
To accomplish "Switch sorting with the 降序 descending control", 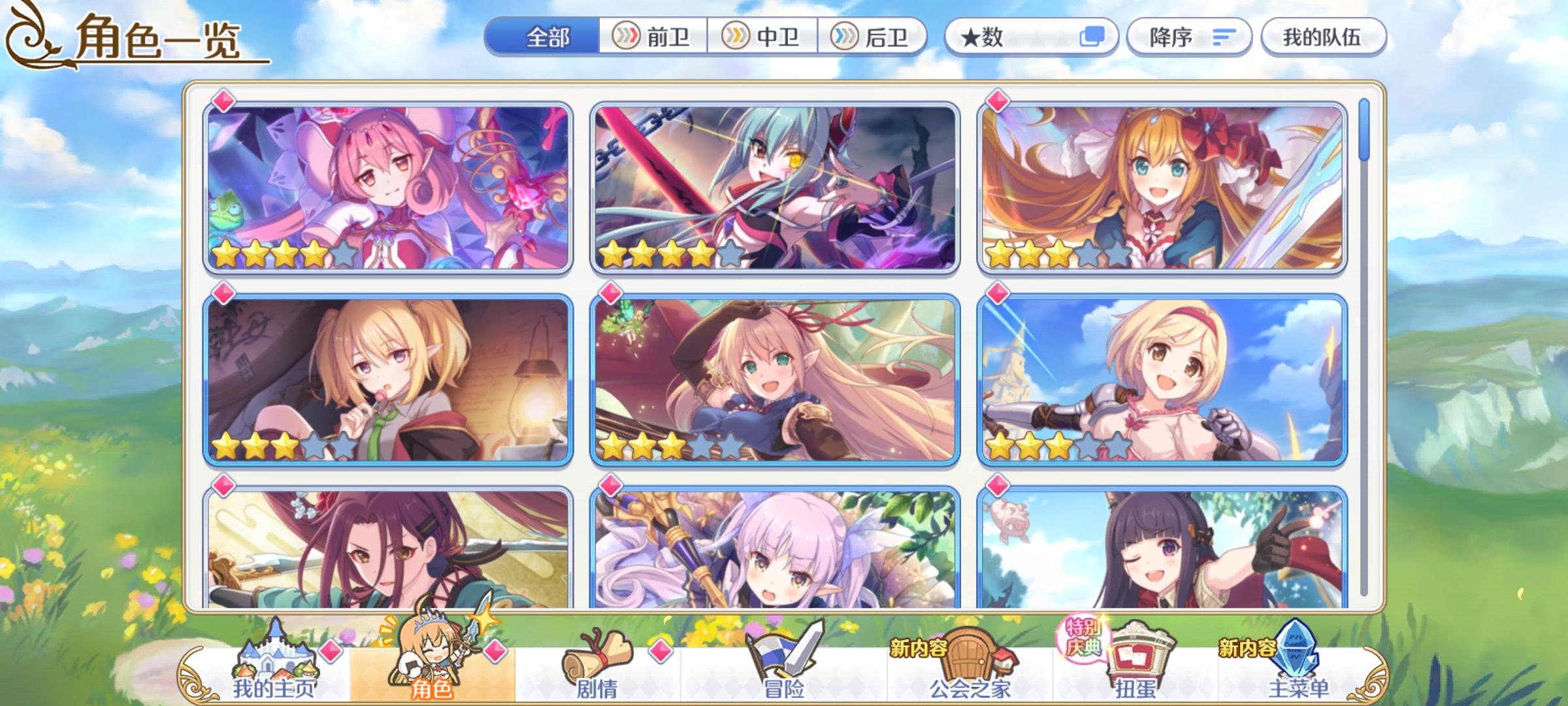I will [1188, 37].
